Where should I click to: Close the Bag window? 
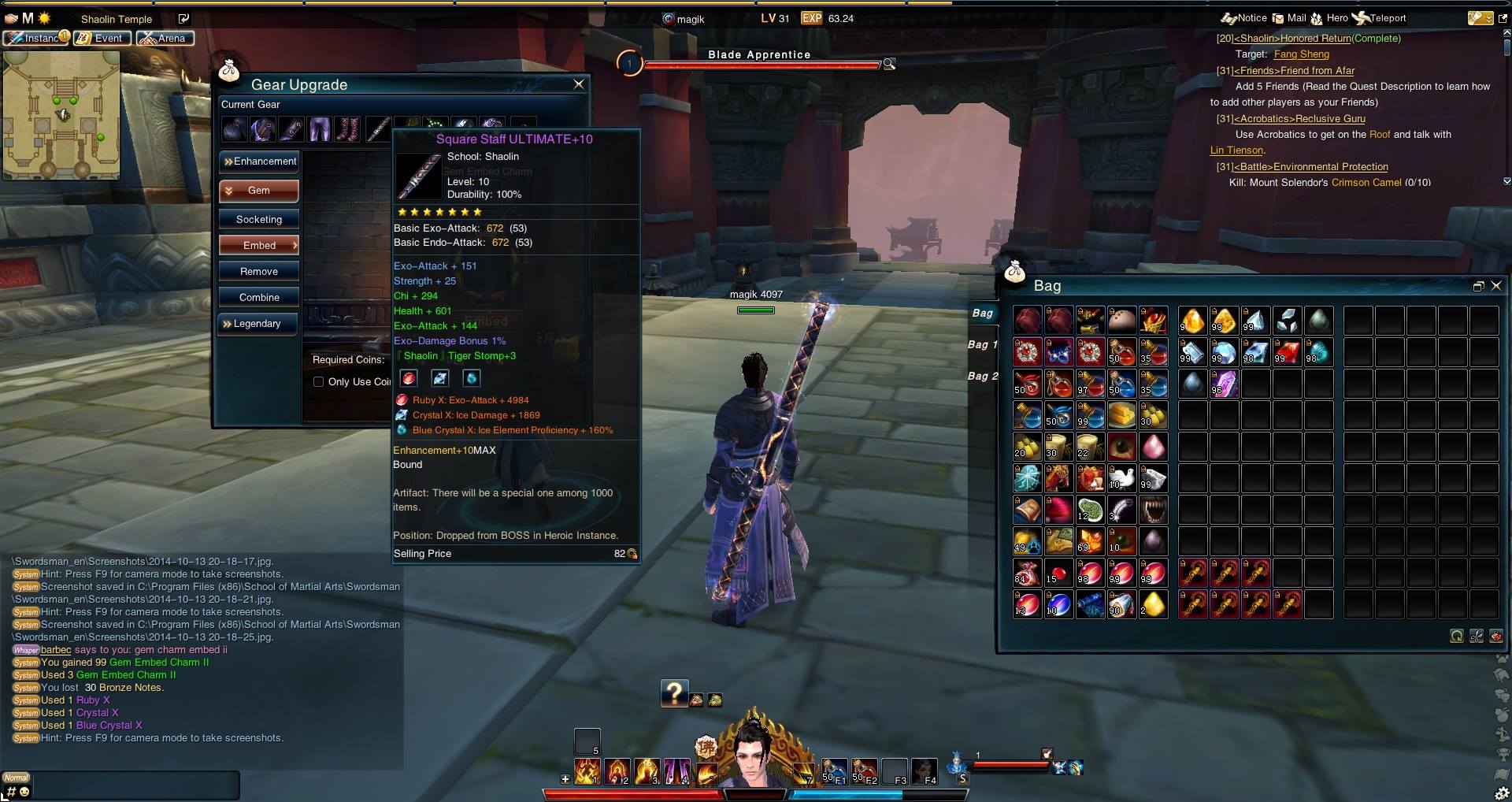[x=1496, y=286]
